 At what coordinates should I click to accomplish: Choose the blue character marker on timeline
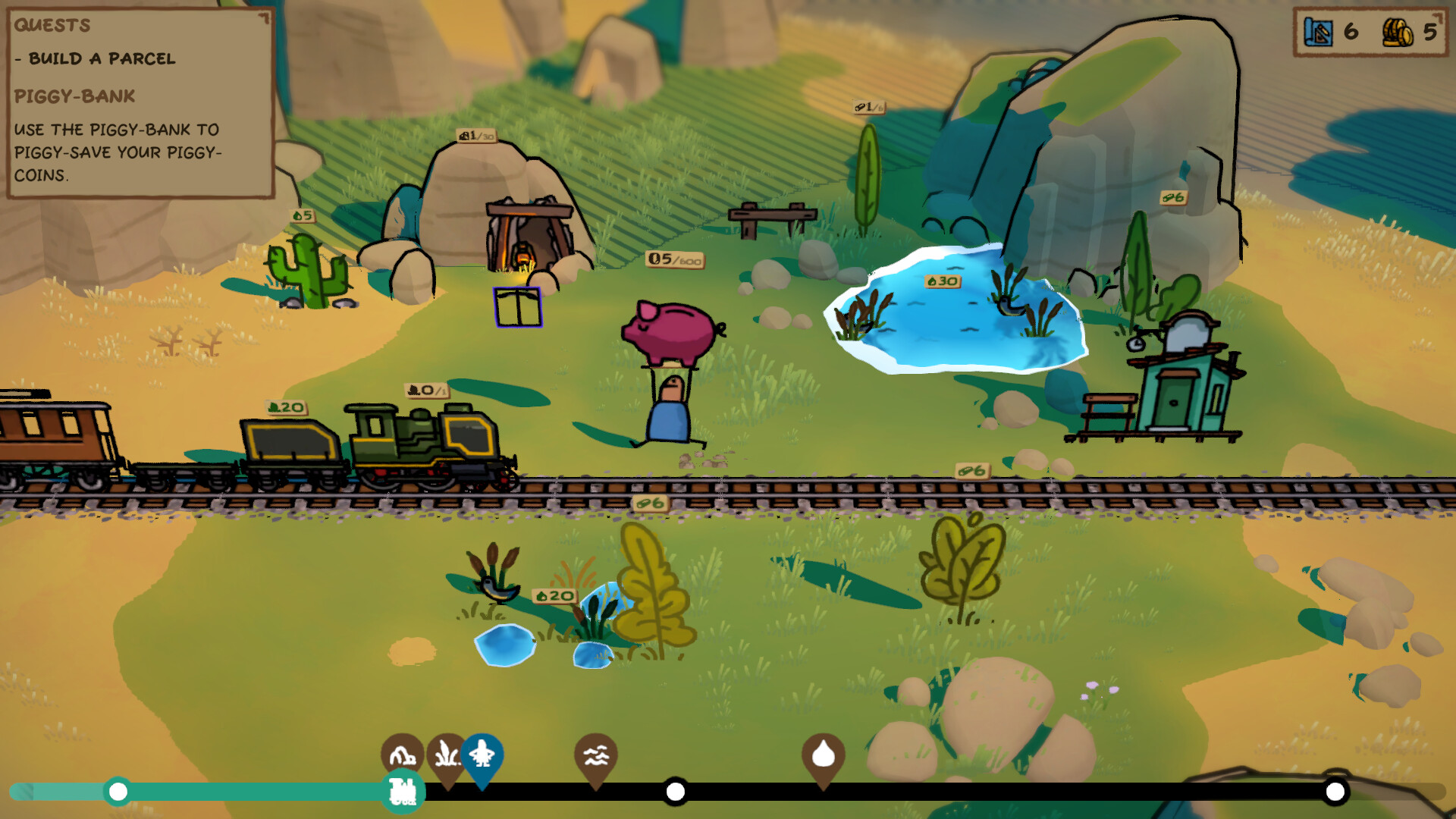[x=482, y=755]
